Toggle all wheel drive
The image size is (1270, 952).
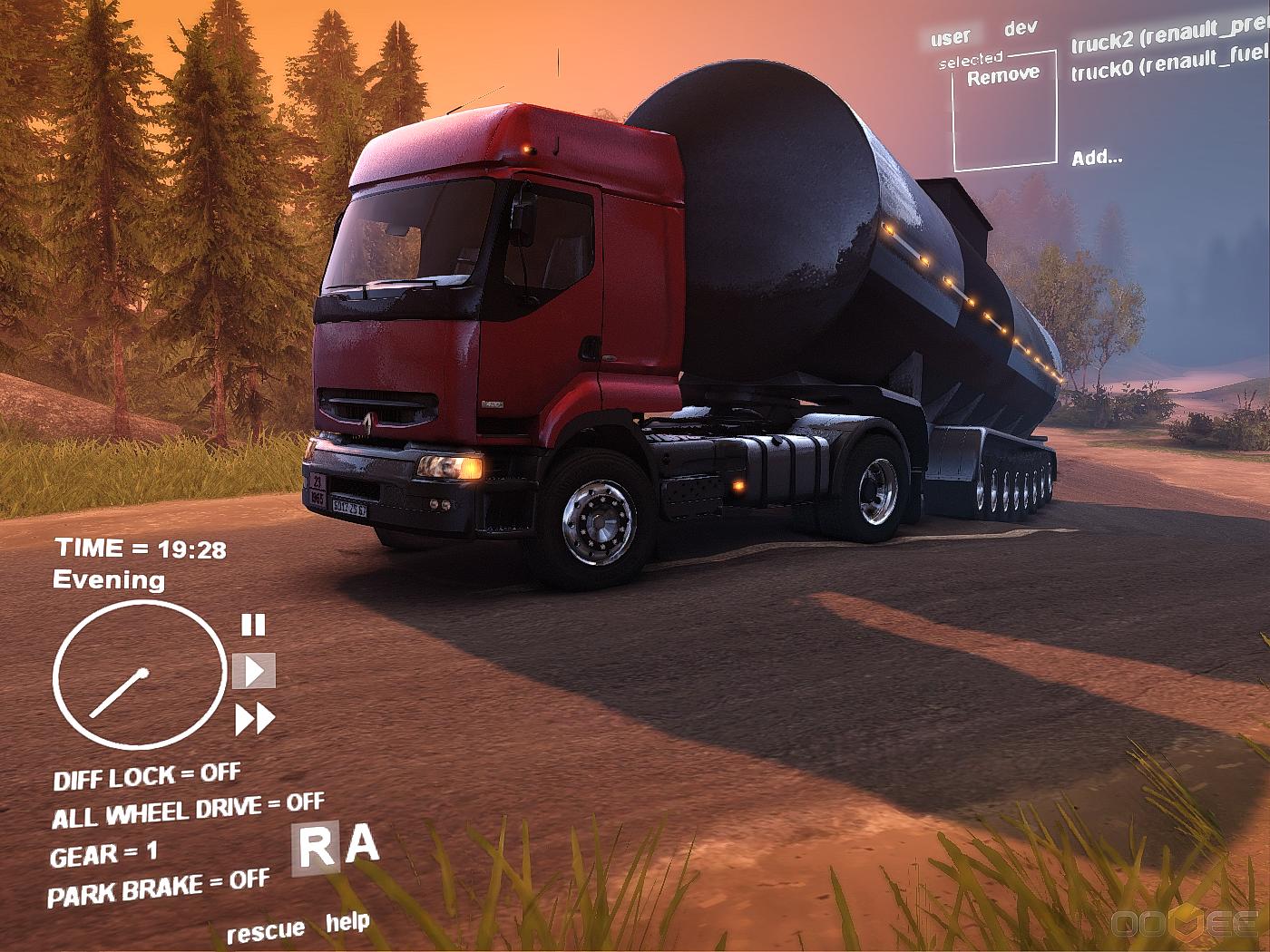(187, 811)
